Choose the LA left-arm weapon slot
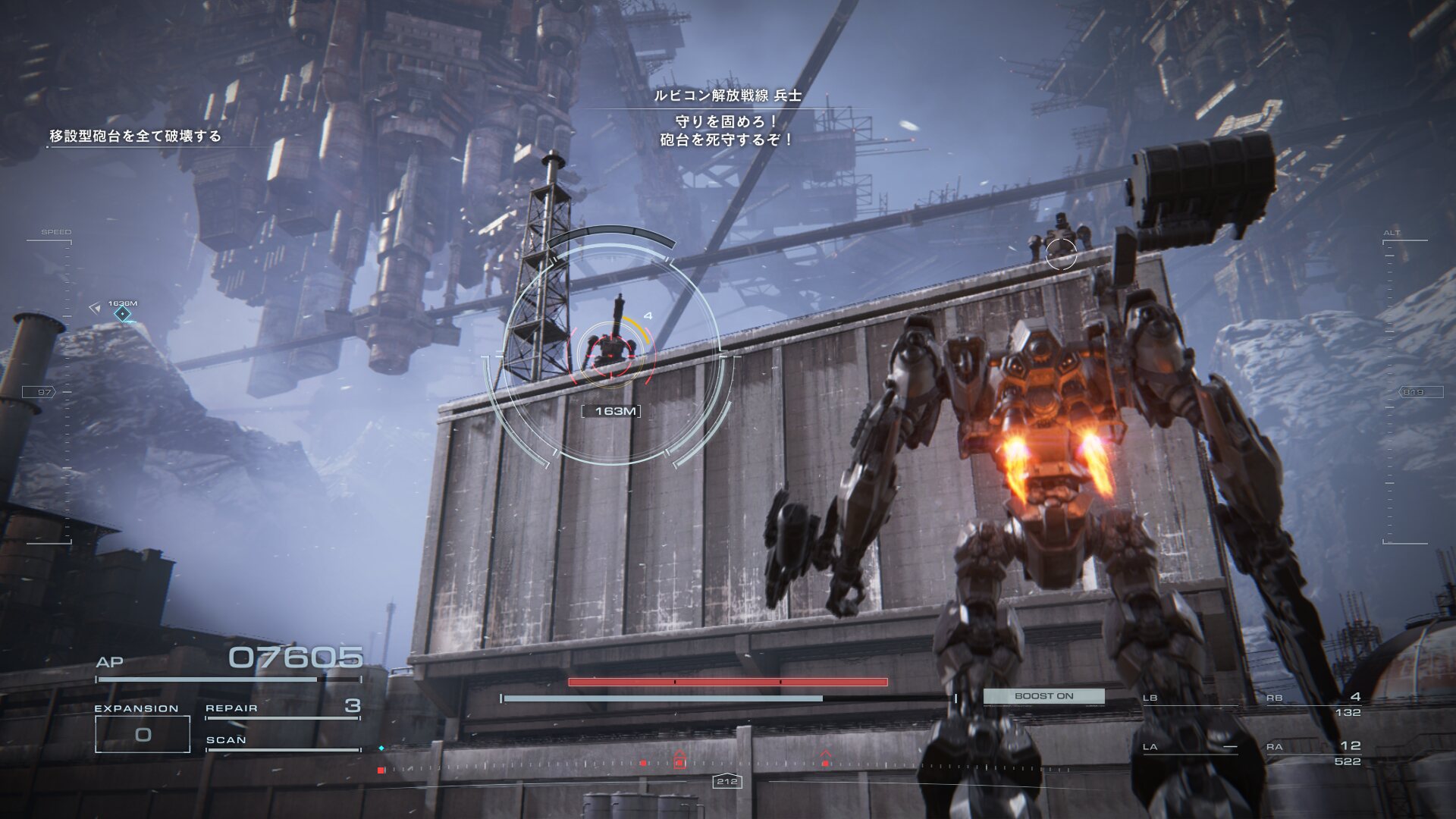The image size is (1456, 819). click(x=1188, y=748)
